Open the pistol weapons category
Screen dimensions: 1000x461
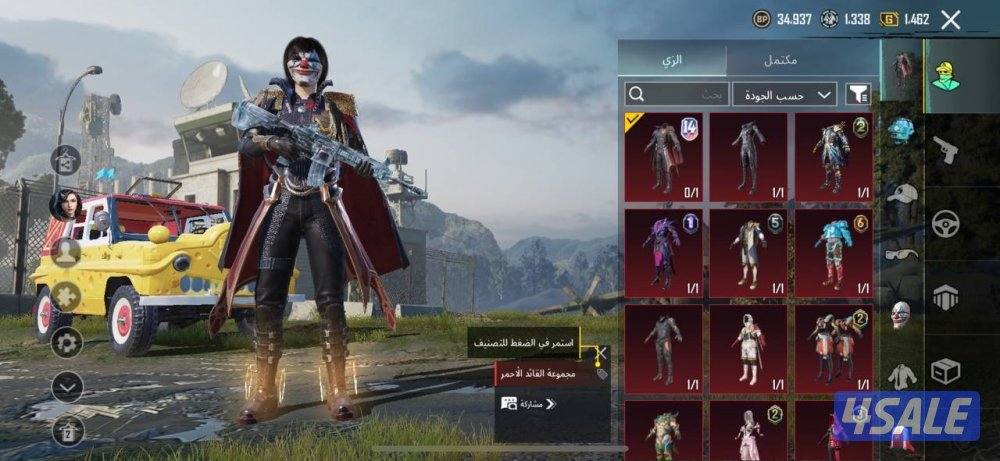click(x=946, y=152)
